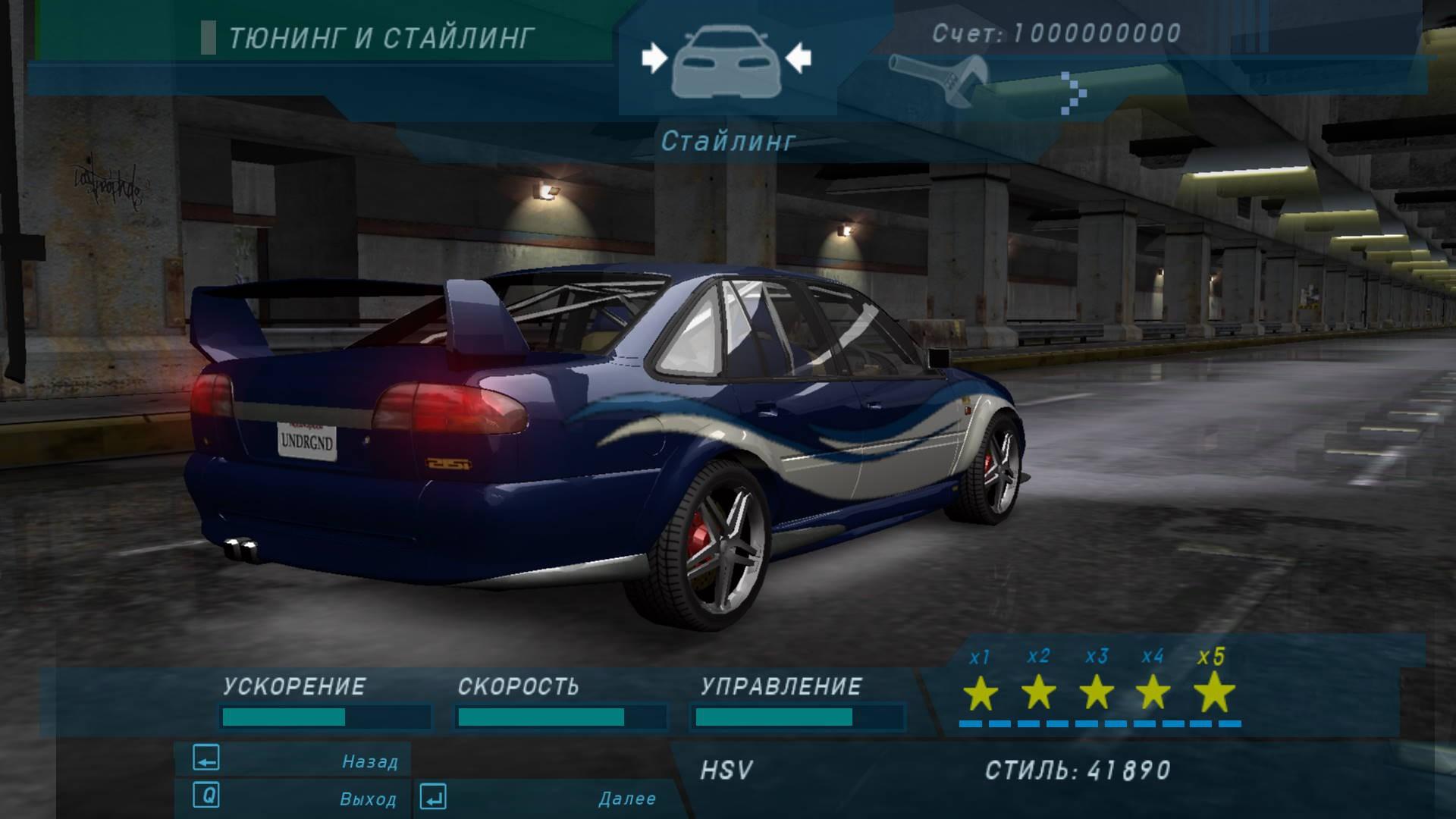Select the car Styling category icon
The image size is (1456, 819).
tap(726, 62)
